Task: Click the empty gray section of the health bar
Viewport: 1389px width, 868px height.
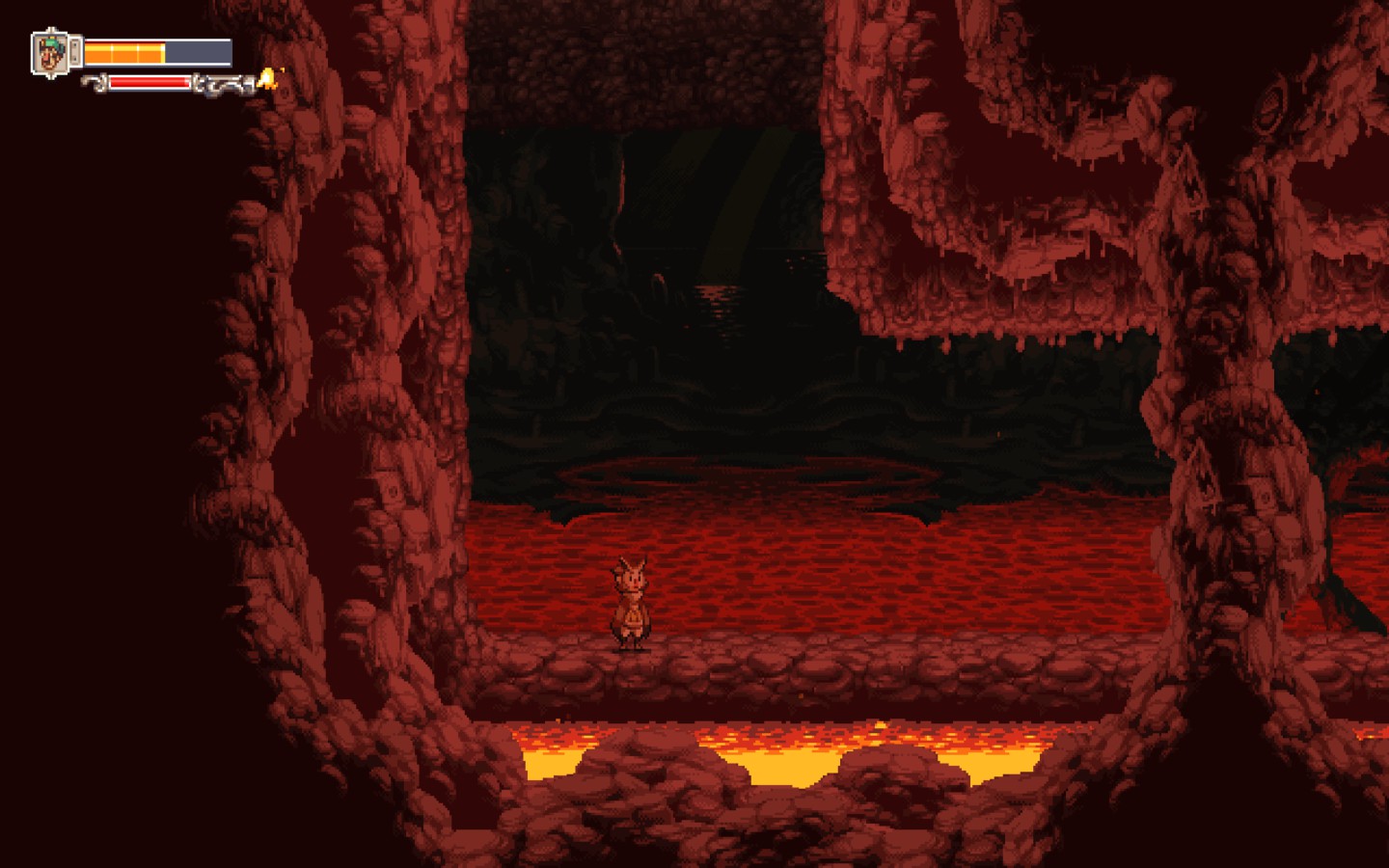Action: [198, 51]
